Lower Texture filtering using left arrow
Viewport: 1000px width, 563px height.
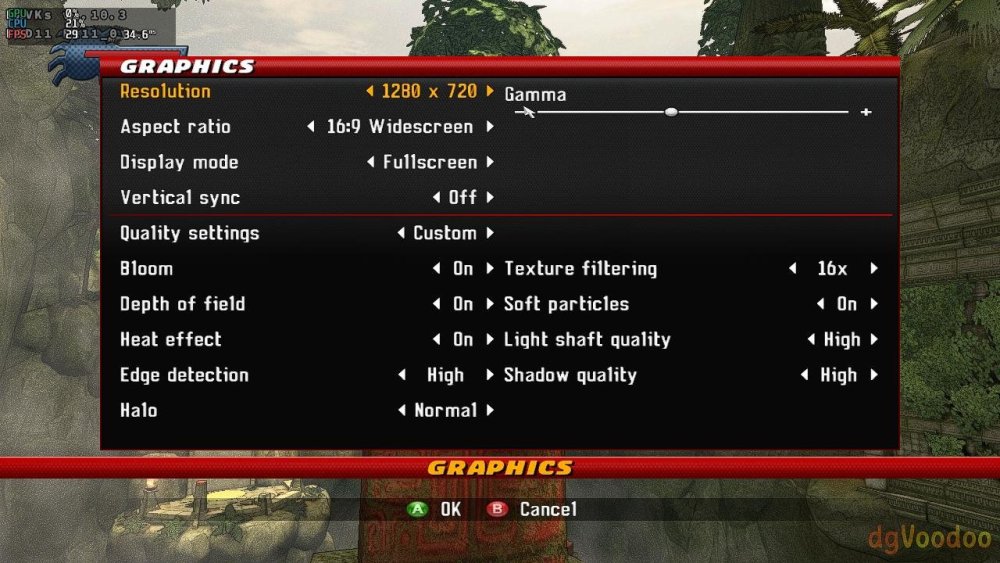coord(793,269)
